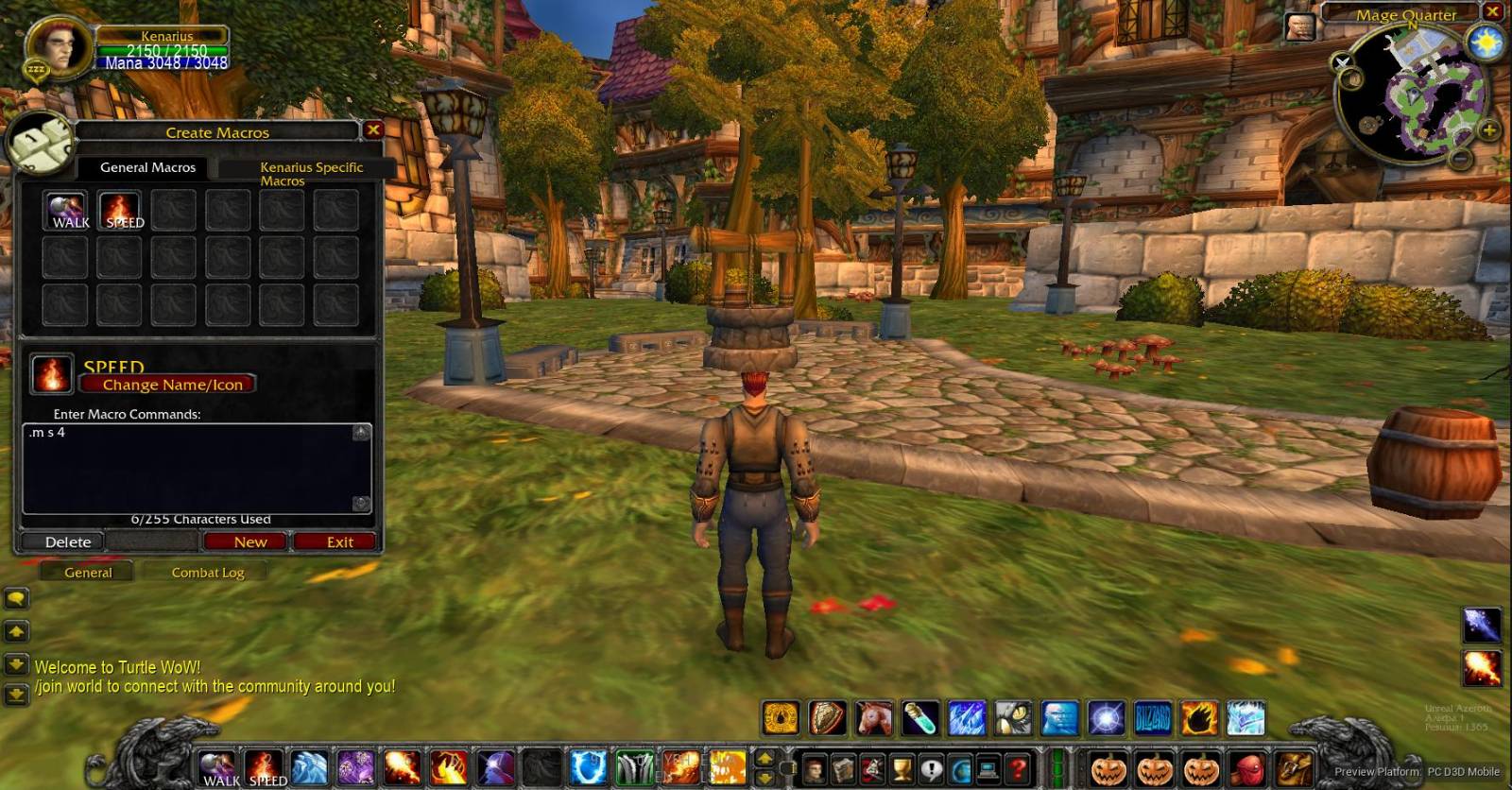Switch to the Combat Log chat tab
1512x790 pixels.
coord(207,572)
